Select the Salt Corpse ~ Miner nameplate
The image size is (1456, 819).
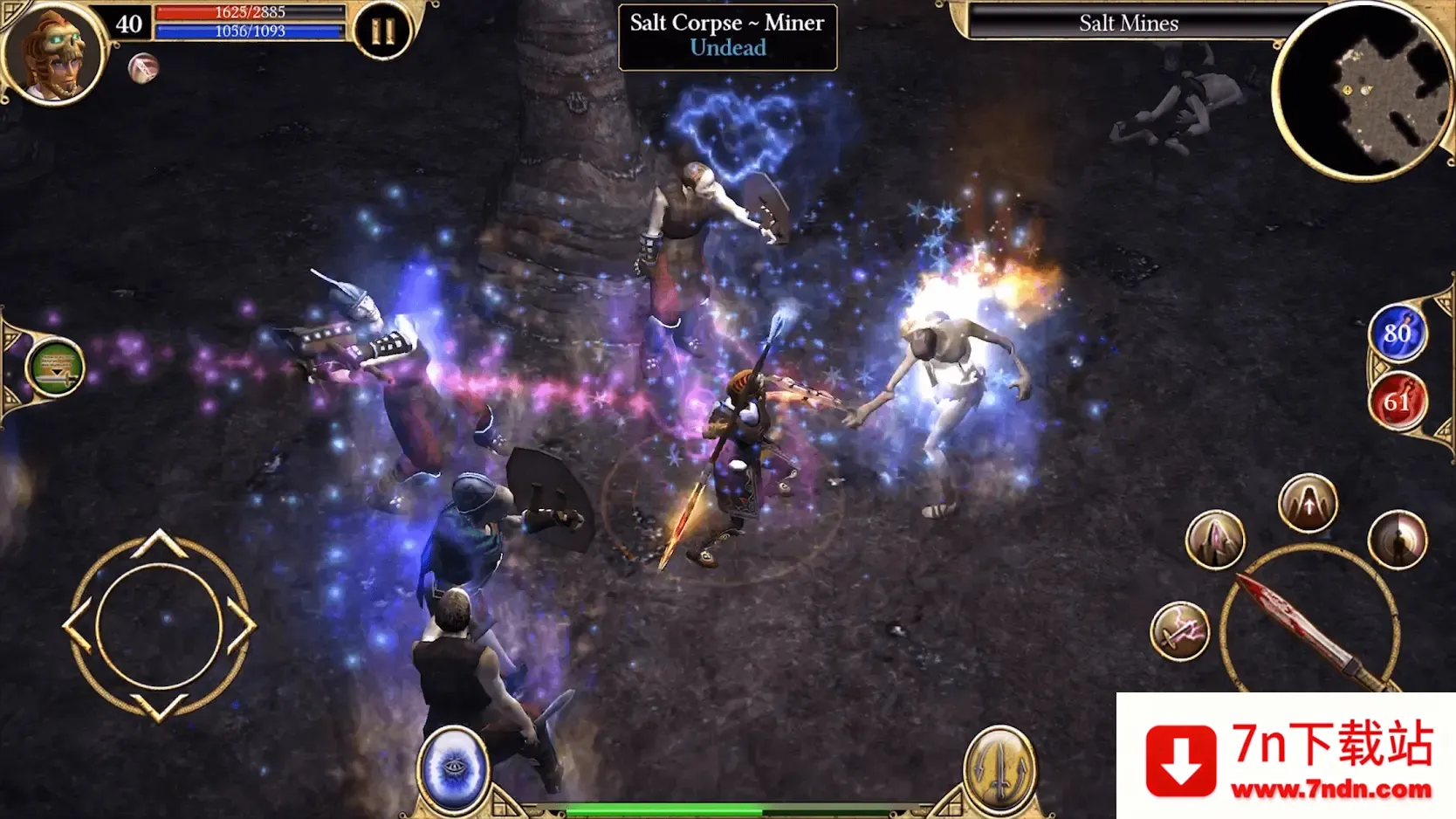click(726, 34)
